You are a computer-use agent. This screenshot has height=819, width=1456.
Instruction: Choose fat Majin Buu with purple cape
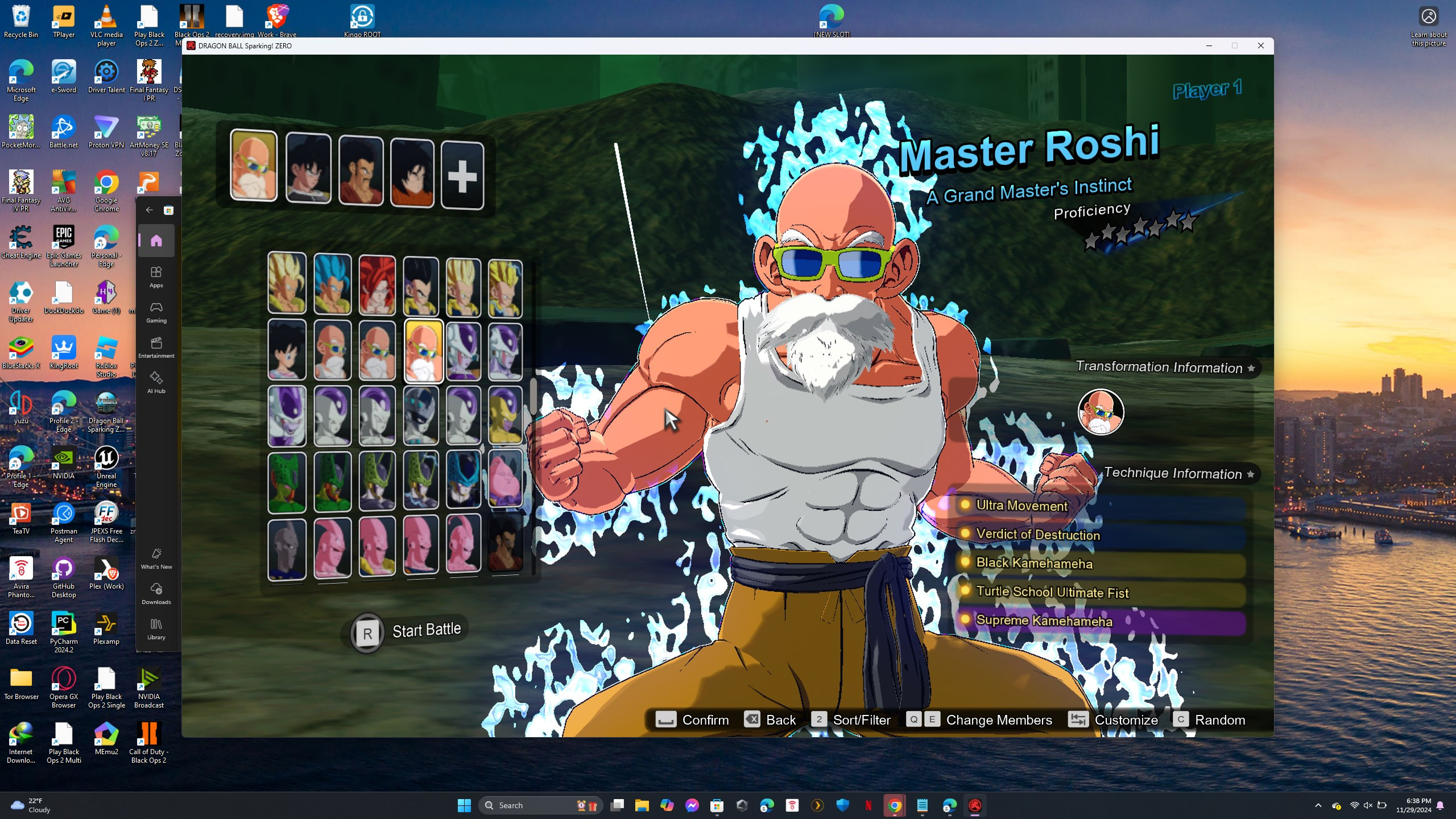tap(505, 478)
